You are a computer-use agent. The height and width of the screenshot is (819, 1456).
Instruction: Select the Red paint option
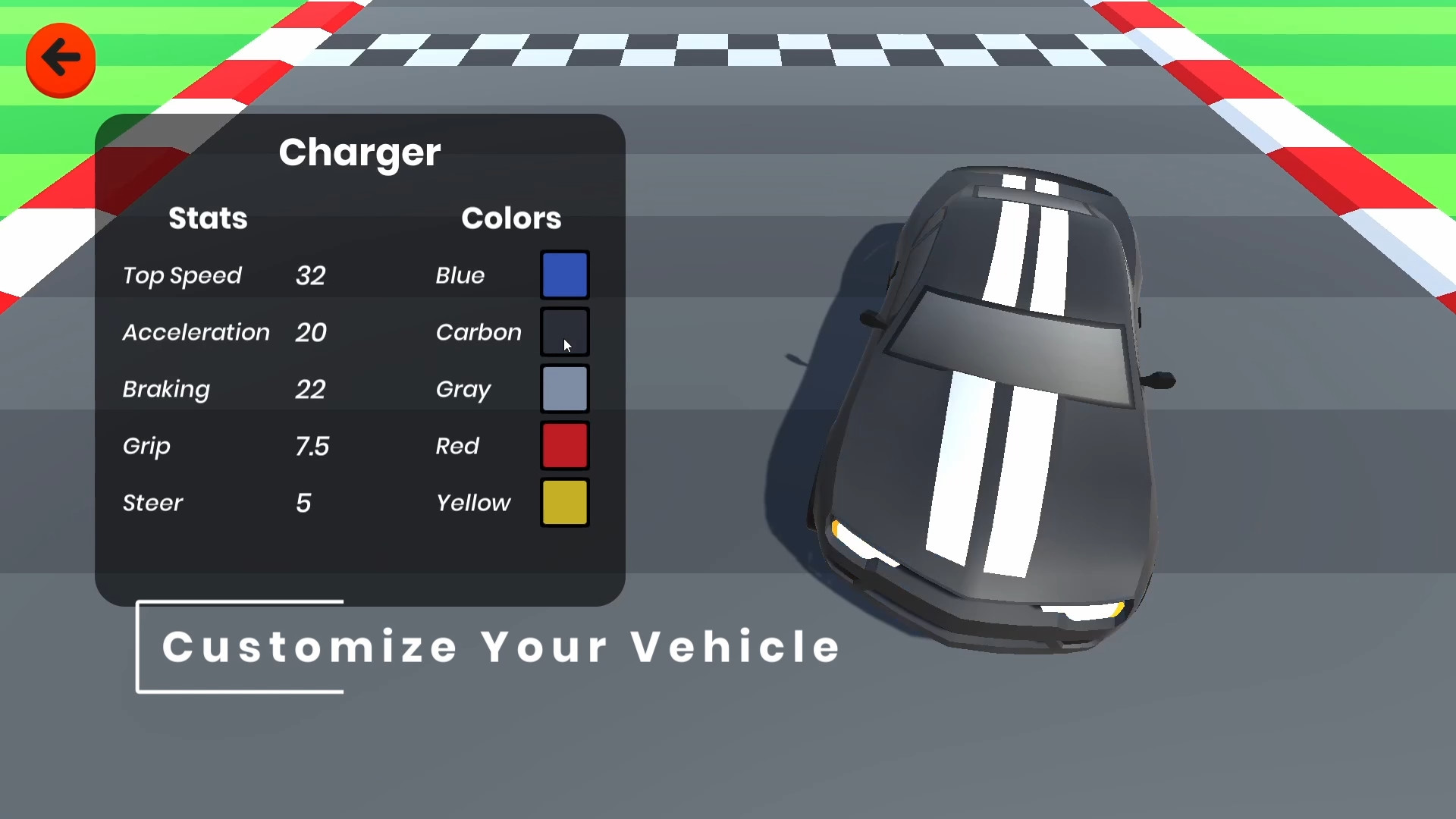pyautogui.click(x=564, y=445)
